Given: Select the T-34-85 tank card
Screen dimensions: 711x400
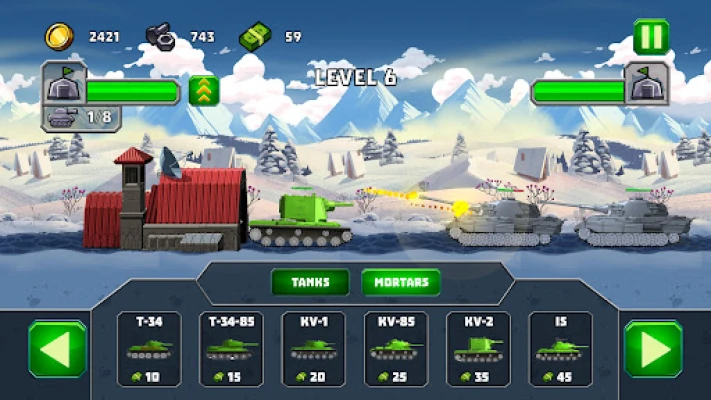Looking at the screenshot, I should 231,349.
